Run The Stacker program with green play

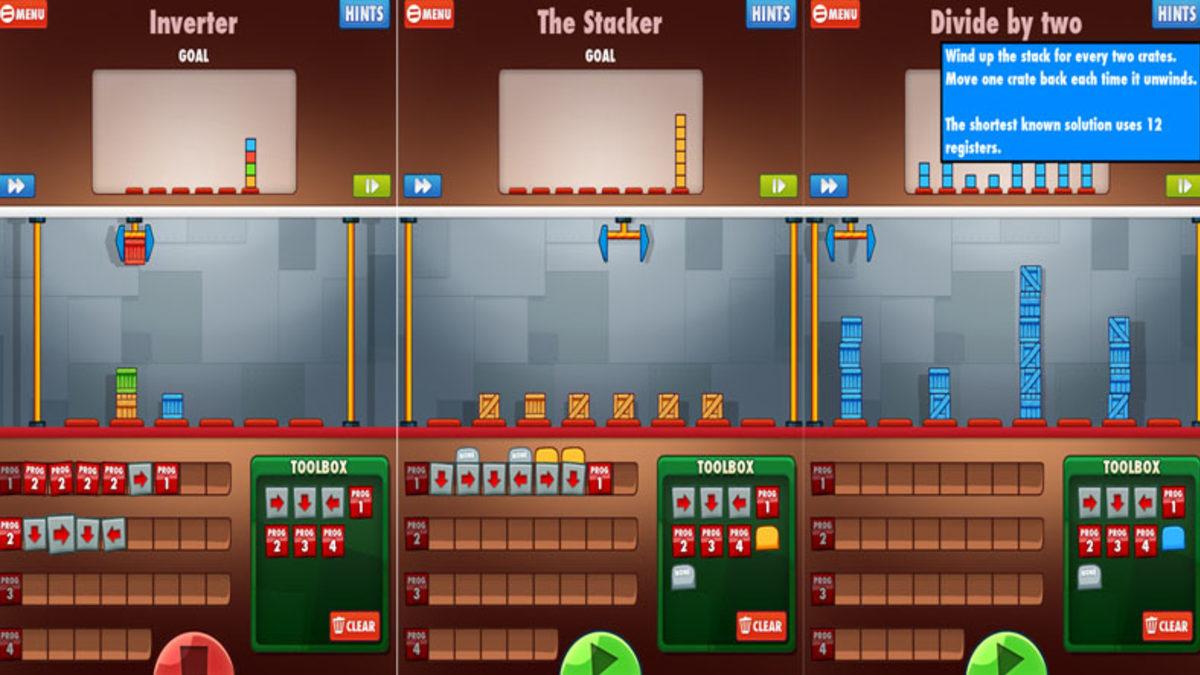[600, 656]
